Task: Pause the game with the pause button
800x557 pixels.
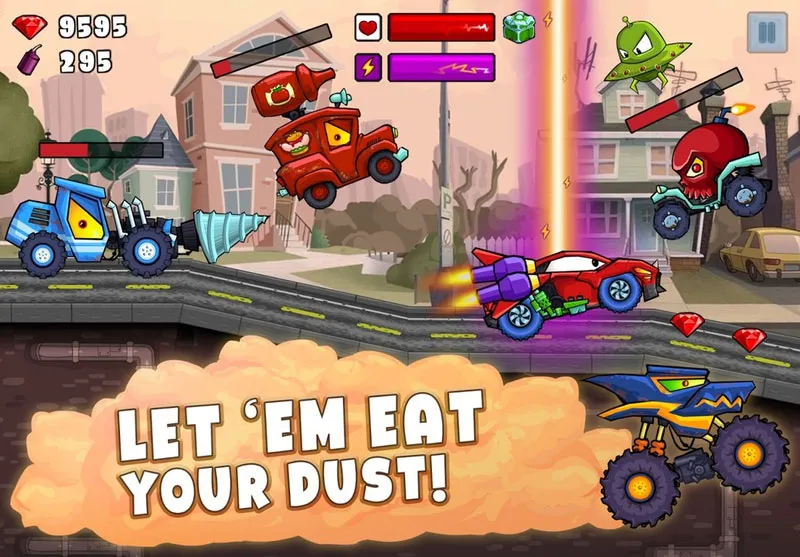Action: pos(766,32)
